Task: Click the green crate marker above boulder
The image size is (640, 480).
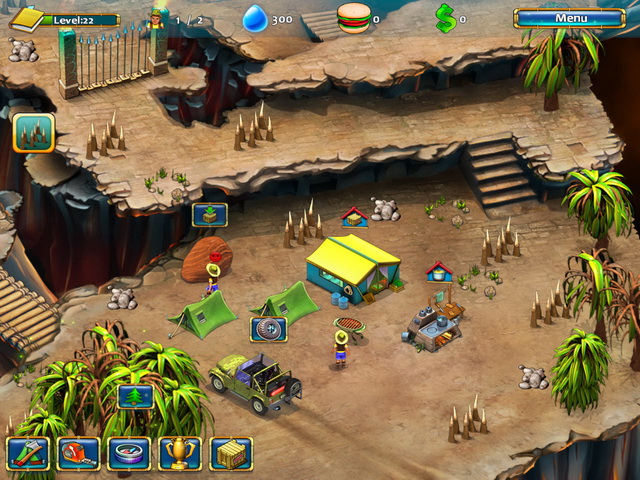Action: click(x=210, y=215)
